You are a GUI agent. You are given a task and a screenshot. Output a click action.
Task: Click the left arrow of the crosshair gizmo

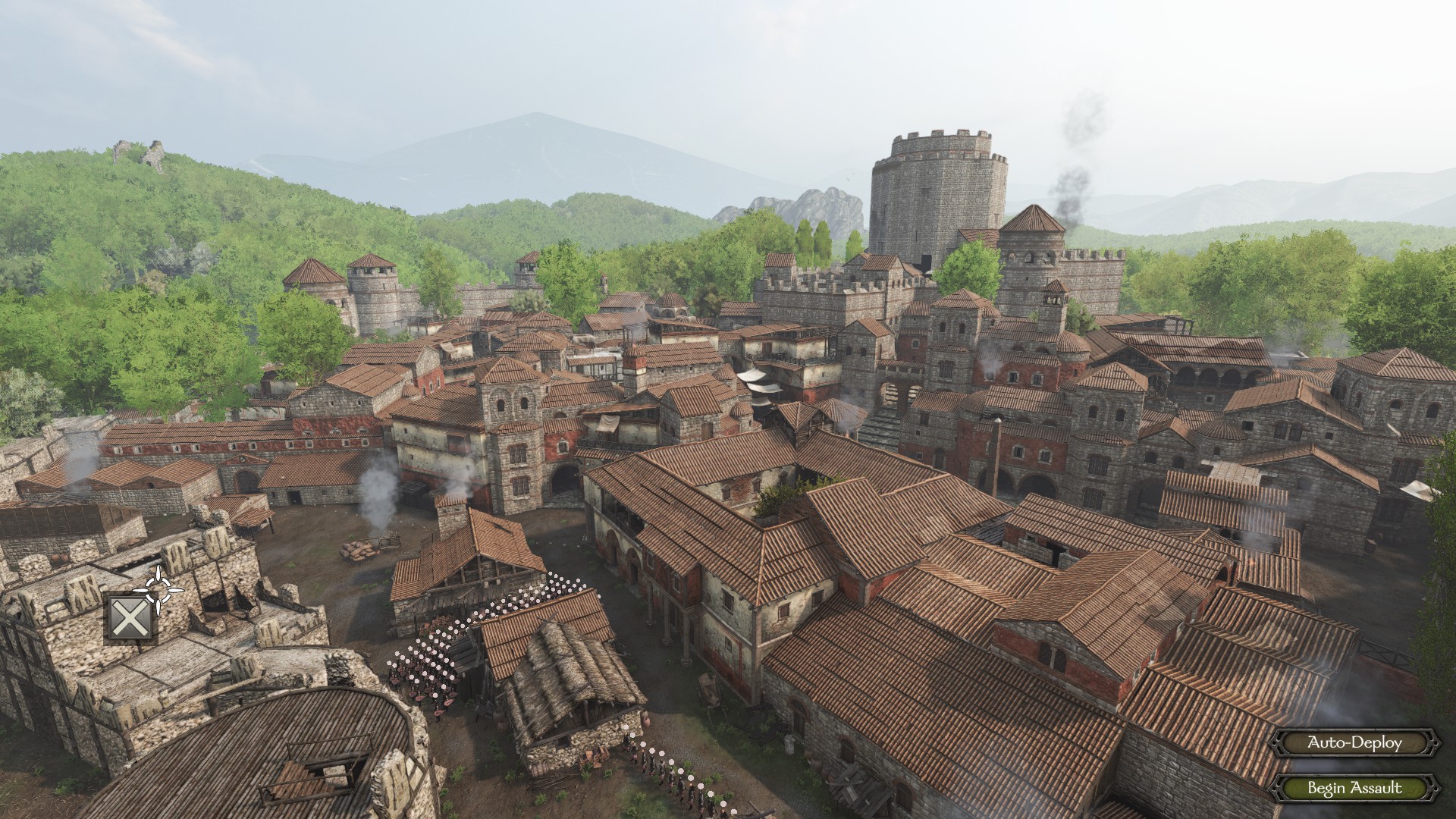pyautogui.click(x=141, y=590)
